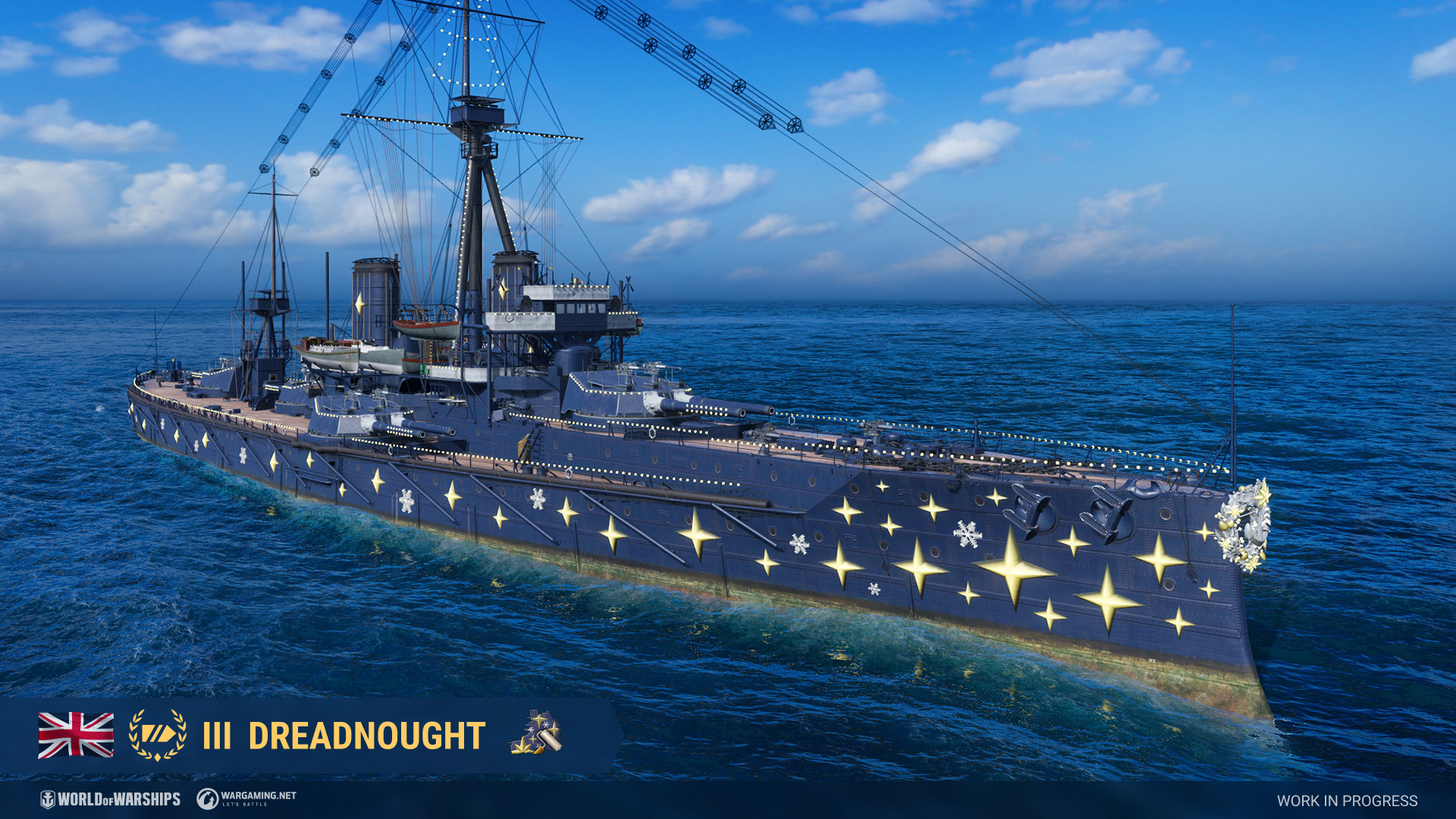Click the World of Warships logo
Screen dimensions: 1456x819
pos(111,799)
